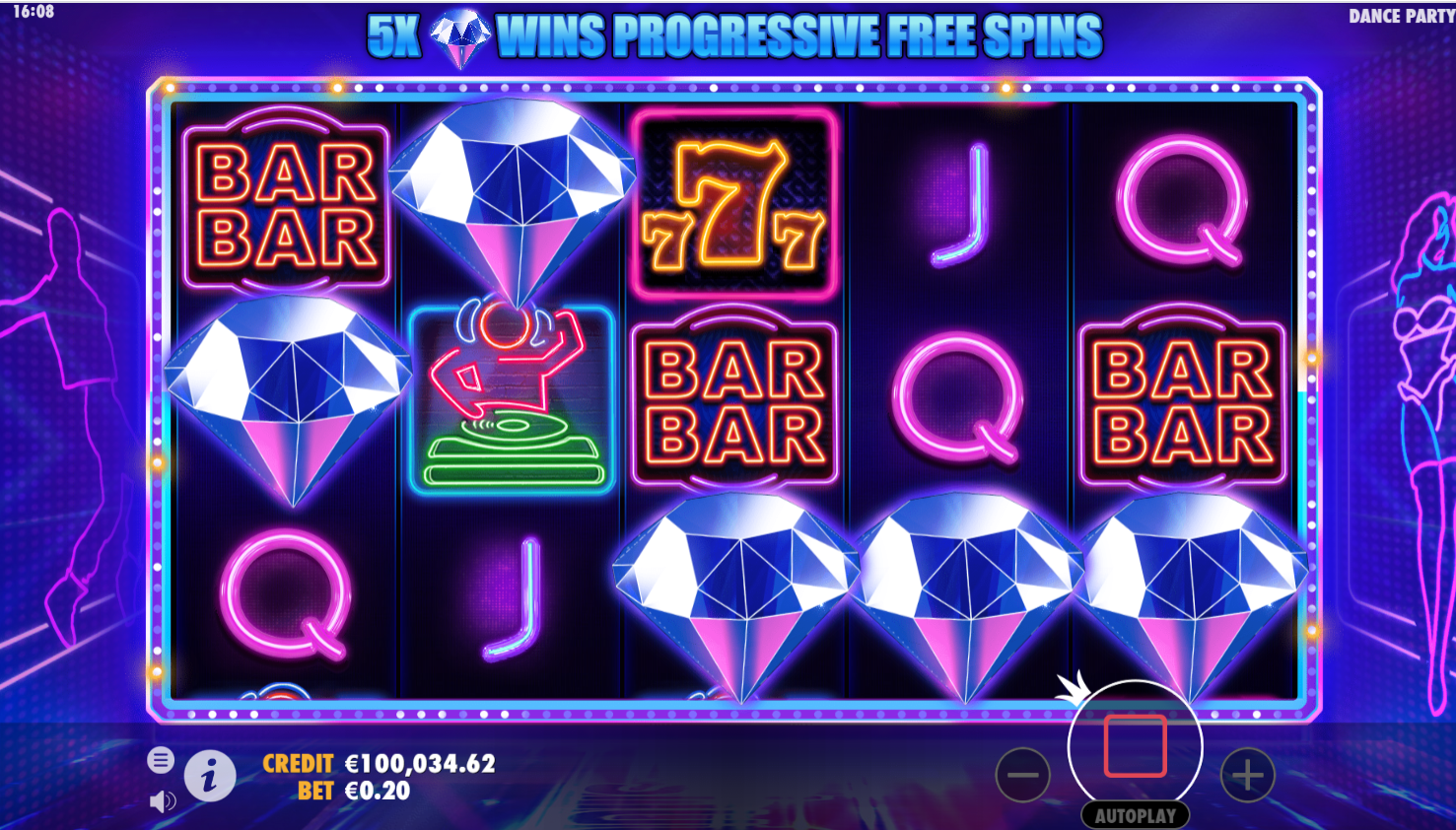Select the neon DJ wild symbol
Viewport: 1456px width, 830px height.
click(x=511, y=397)
